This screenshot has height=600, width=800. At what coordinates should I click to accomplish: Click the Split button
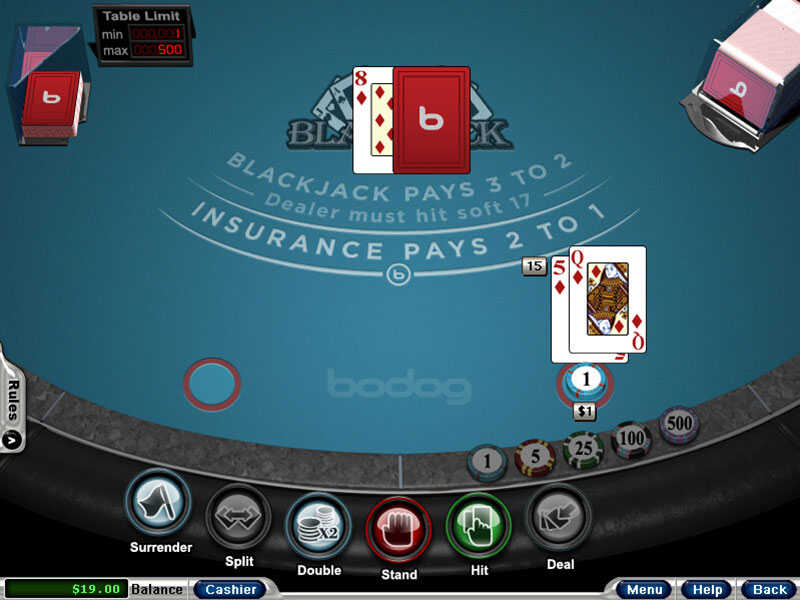pyautogui.click(x=238, y=517)
